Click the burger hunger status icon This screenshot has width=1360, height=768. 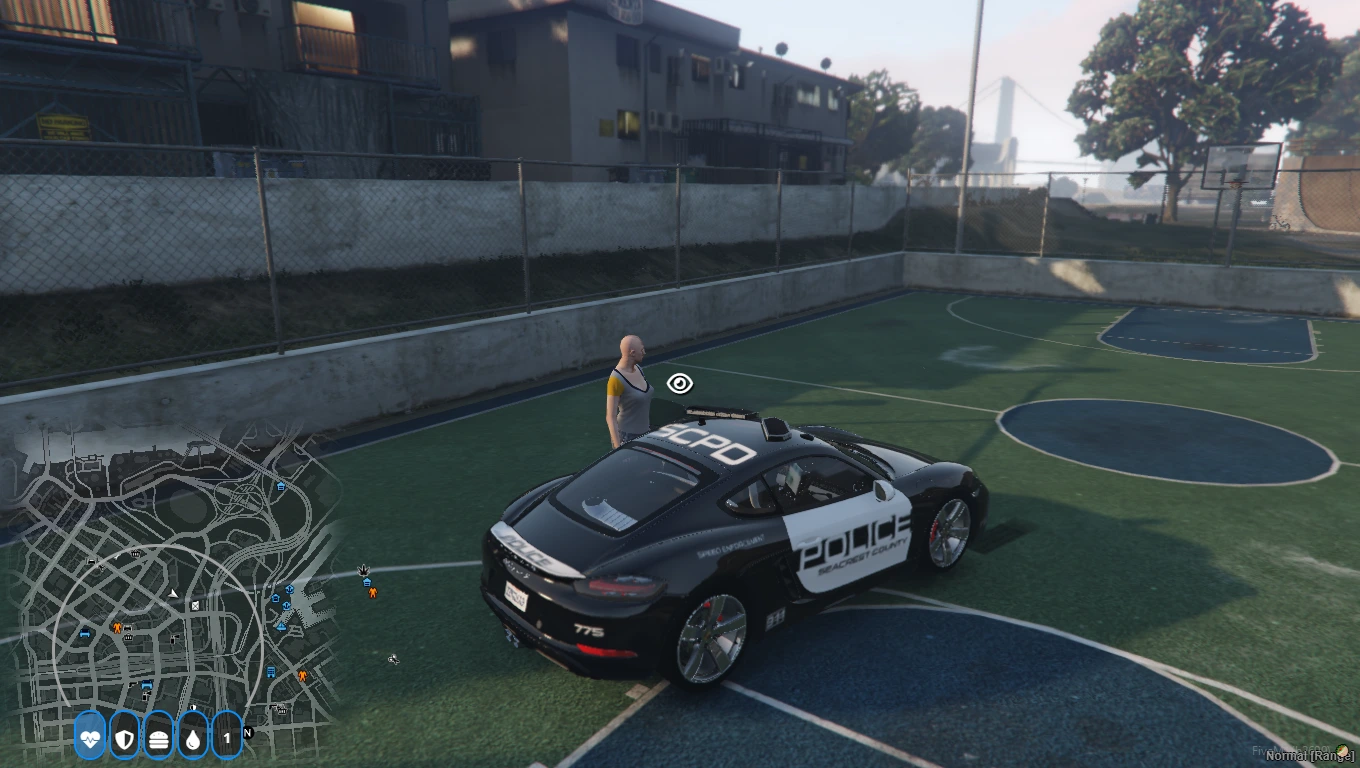(159, 738)
